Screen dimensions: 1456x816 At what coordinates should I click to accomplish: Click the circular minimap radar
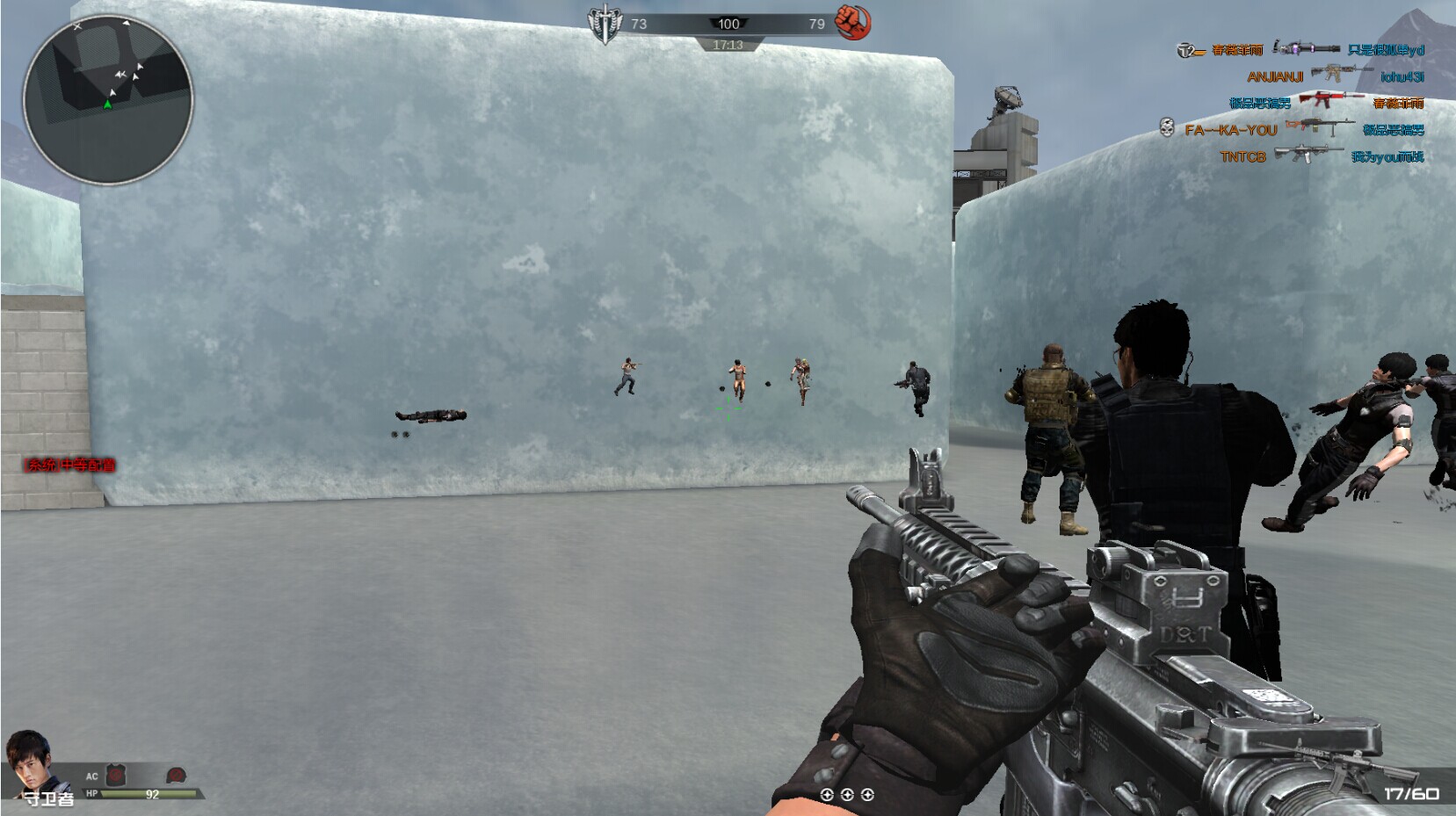click(107, 98)
